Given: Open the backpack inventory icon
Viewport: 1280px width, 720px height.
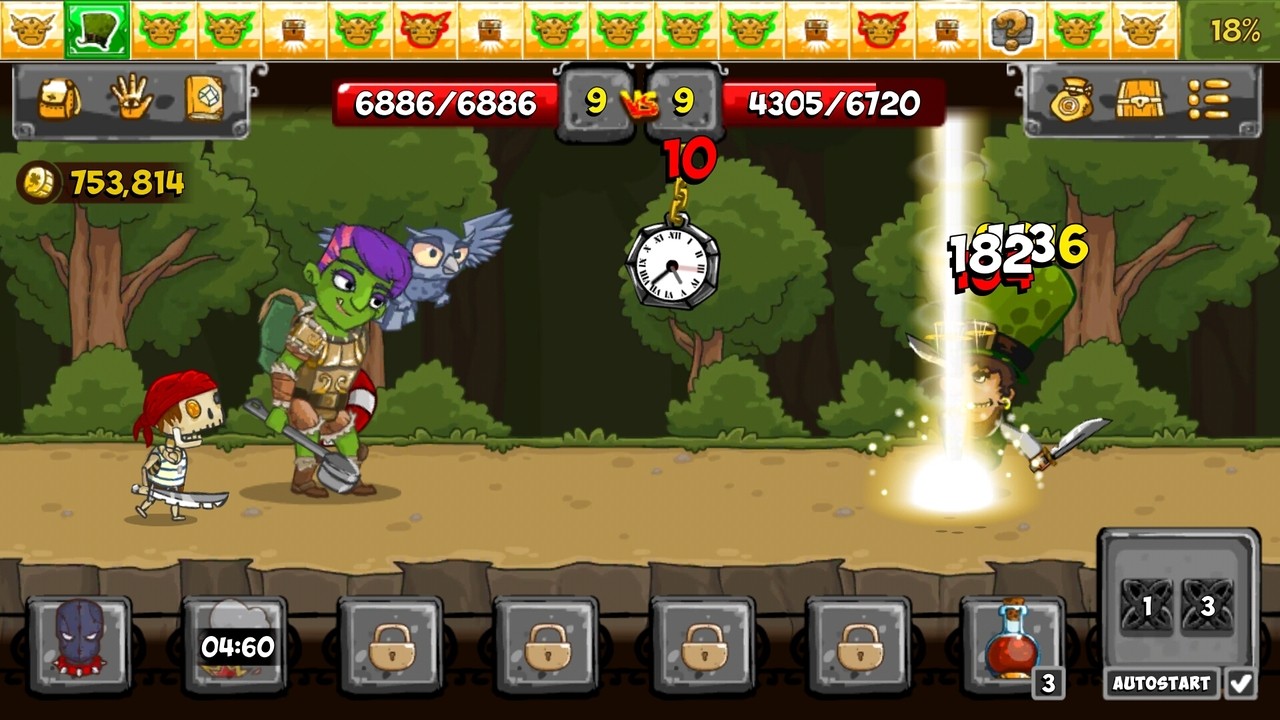Looking at the screenshot, I should point(62,97).
